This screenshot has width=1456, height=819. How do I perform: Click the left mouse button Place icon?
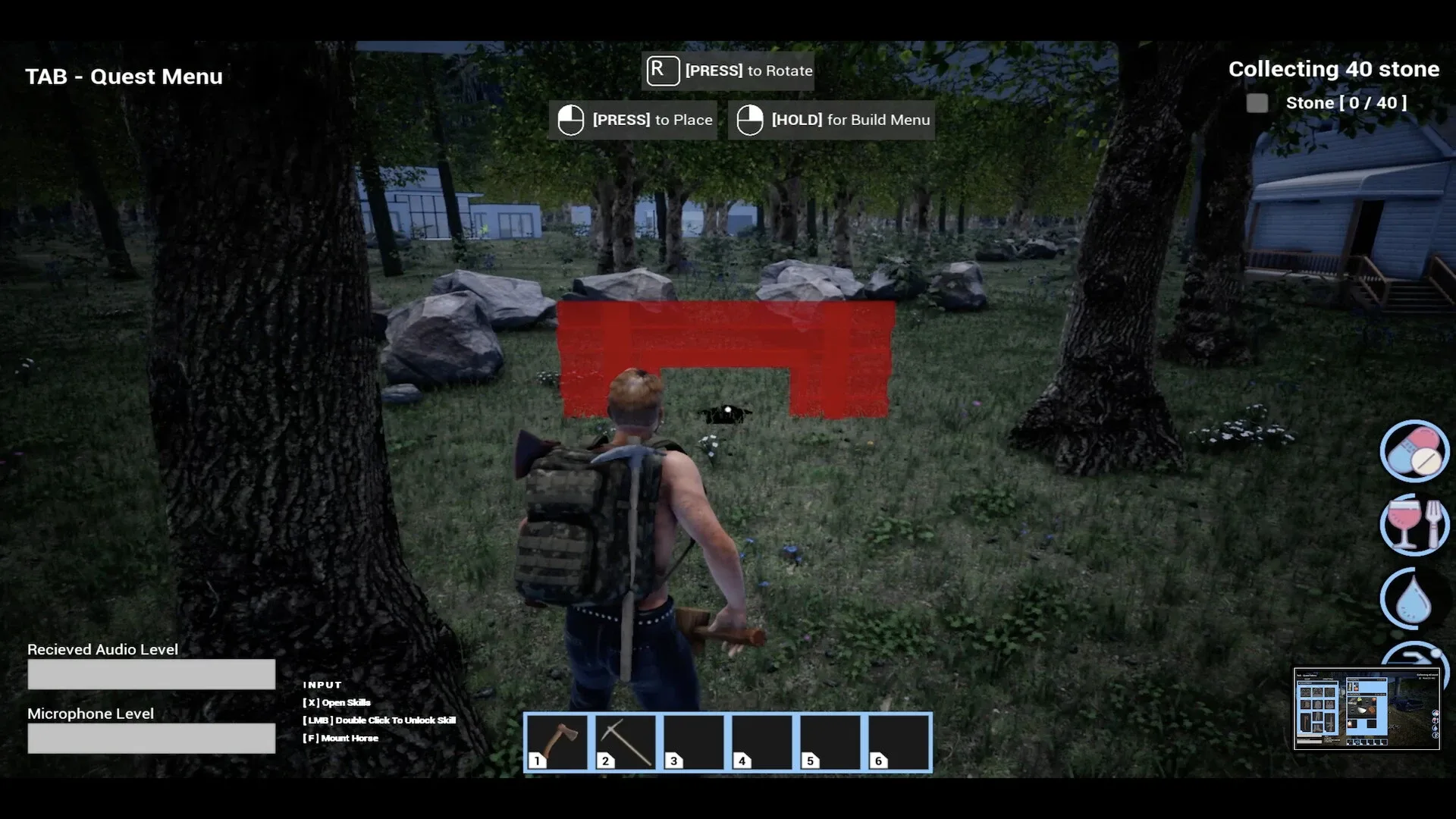coord(570,119)
